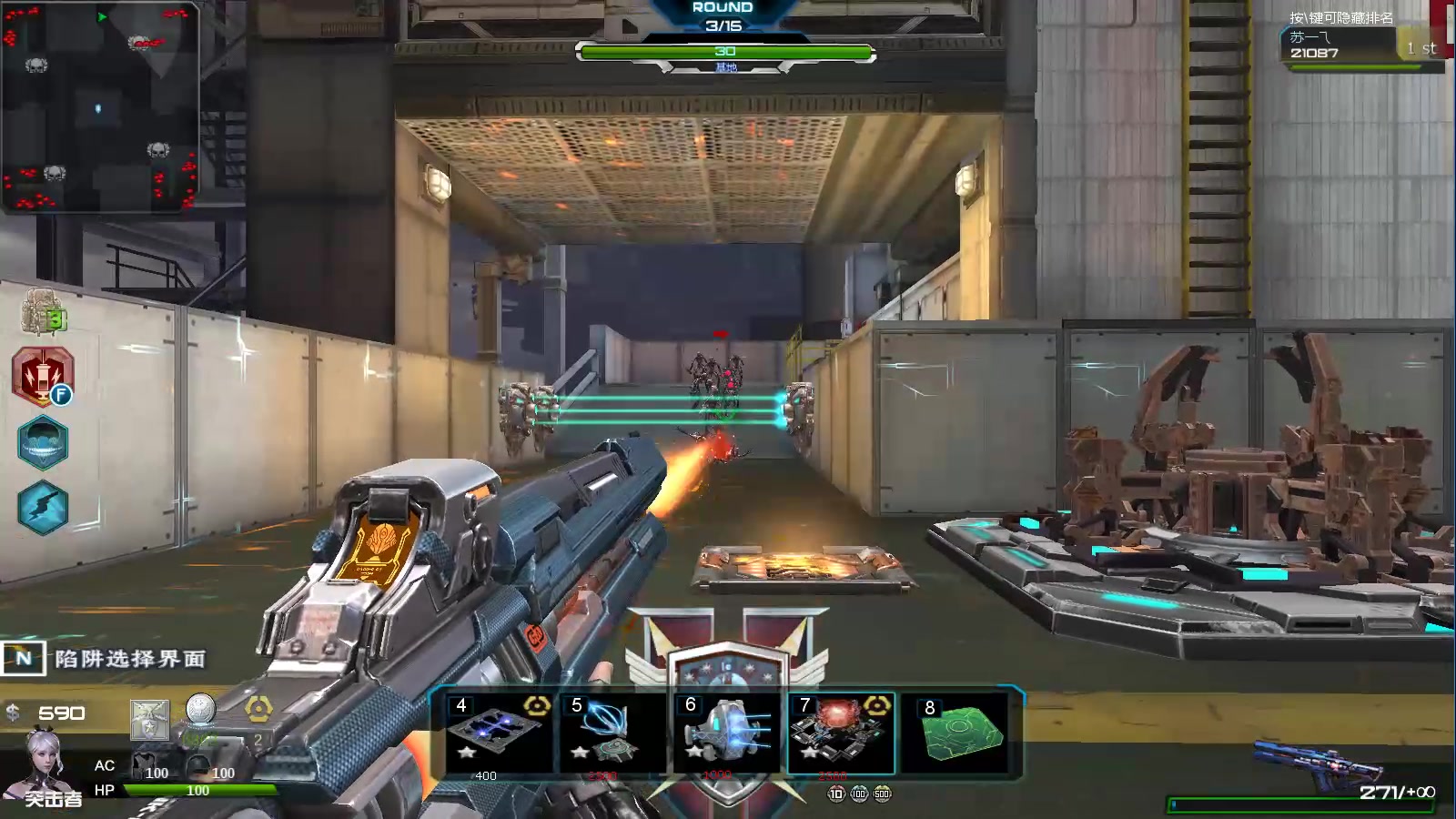Select trap slot 8 green panel

[x=960, y=733]
